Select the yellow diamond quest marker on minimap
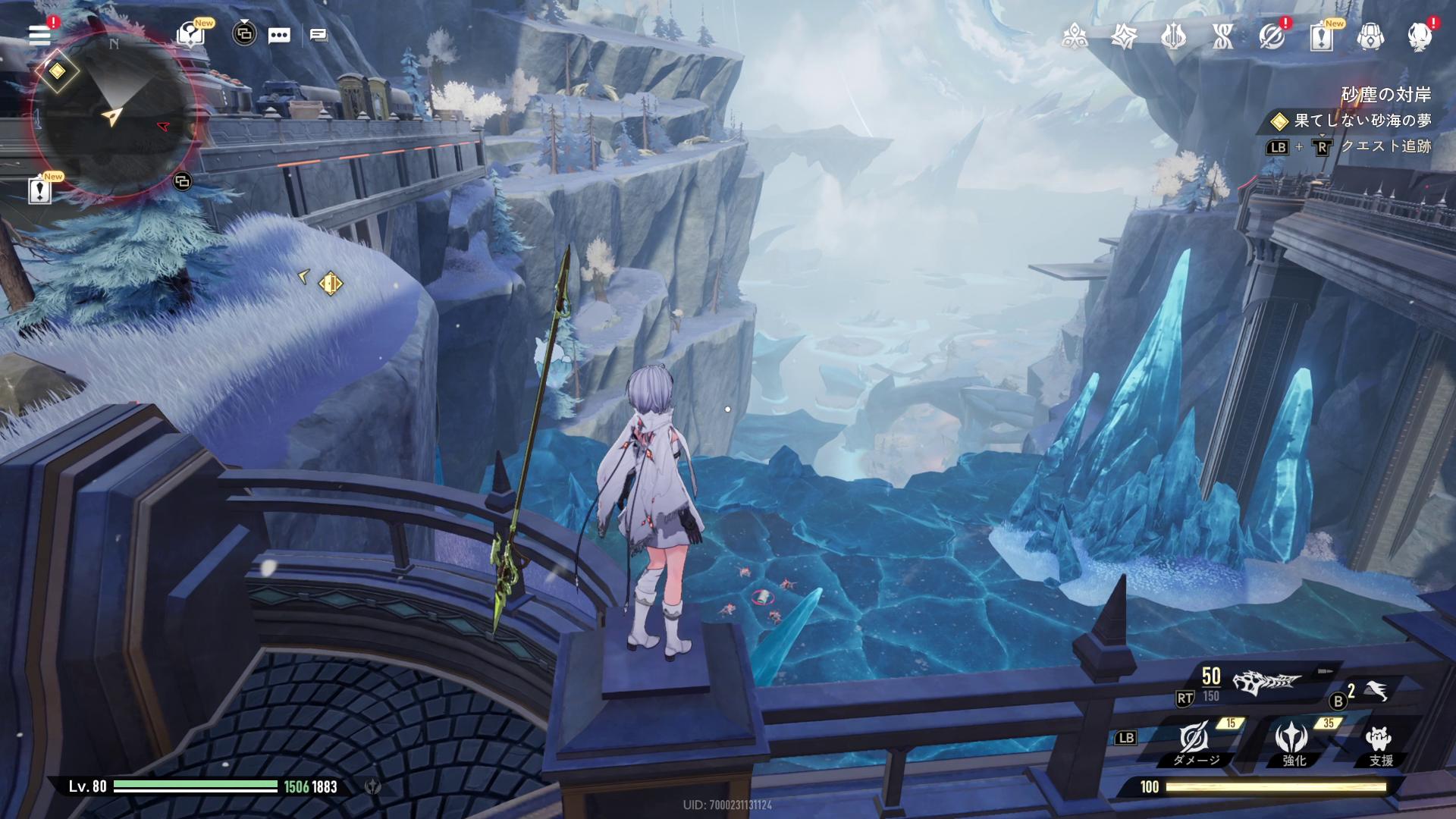The height and width of the screenshot is (819, 1456). (58, 71)
